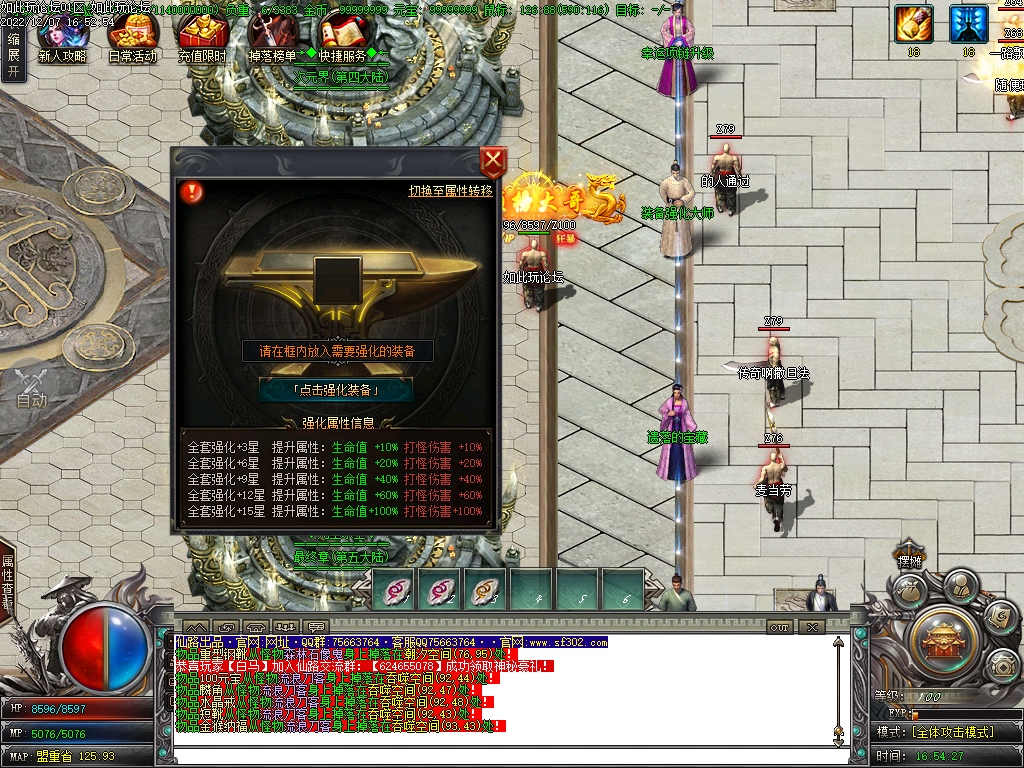The height and width of the screenshot is (768, 1024).
Task: Open 快捷服务 quick services scroll
Action: pos(342,40)
